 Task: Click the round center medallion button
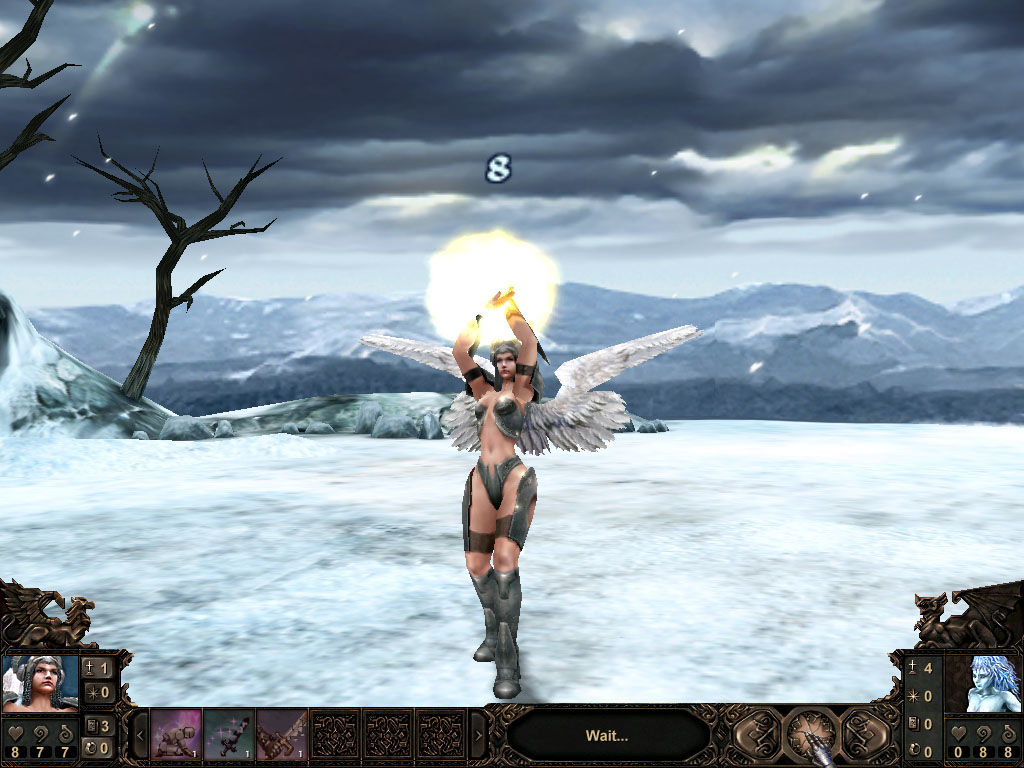tap(811, 735)
